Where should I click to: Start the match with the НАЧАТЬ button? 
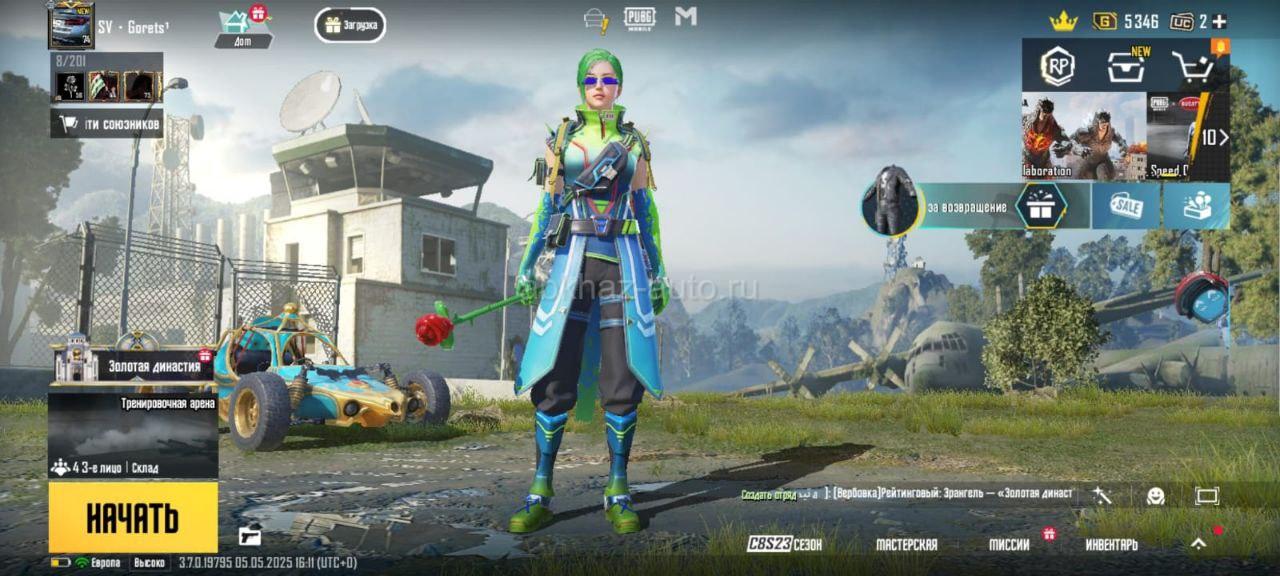click(x=132, y=517)
